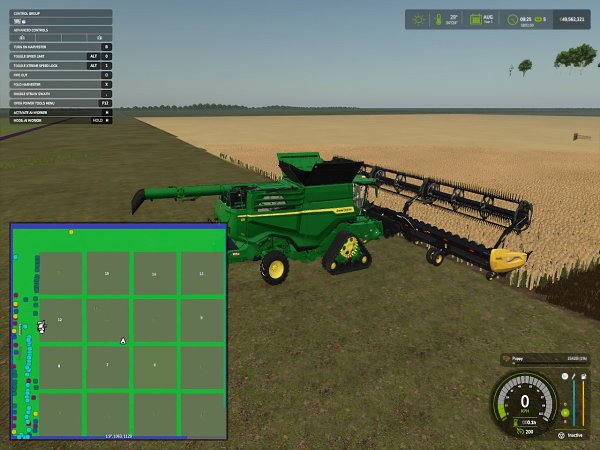Viewport: 600px width, 450px height.
Task: Select field 7 on the minimap
Action: point(107,366)
